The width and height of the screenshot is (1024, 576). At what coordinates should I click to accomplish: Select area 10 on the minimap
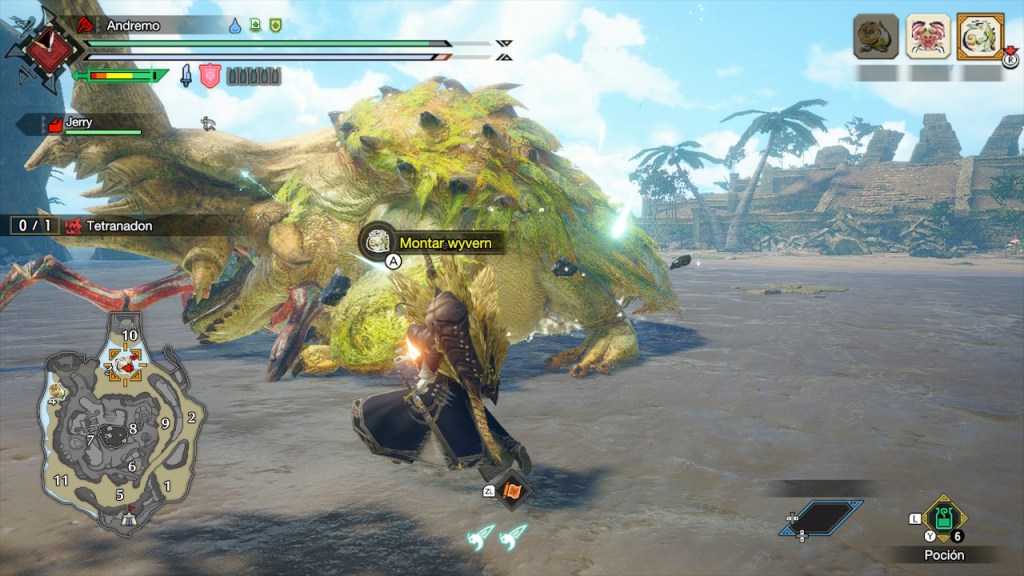129,335
